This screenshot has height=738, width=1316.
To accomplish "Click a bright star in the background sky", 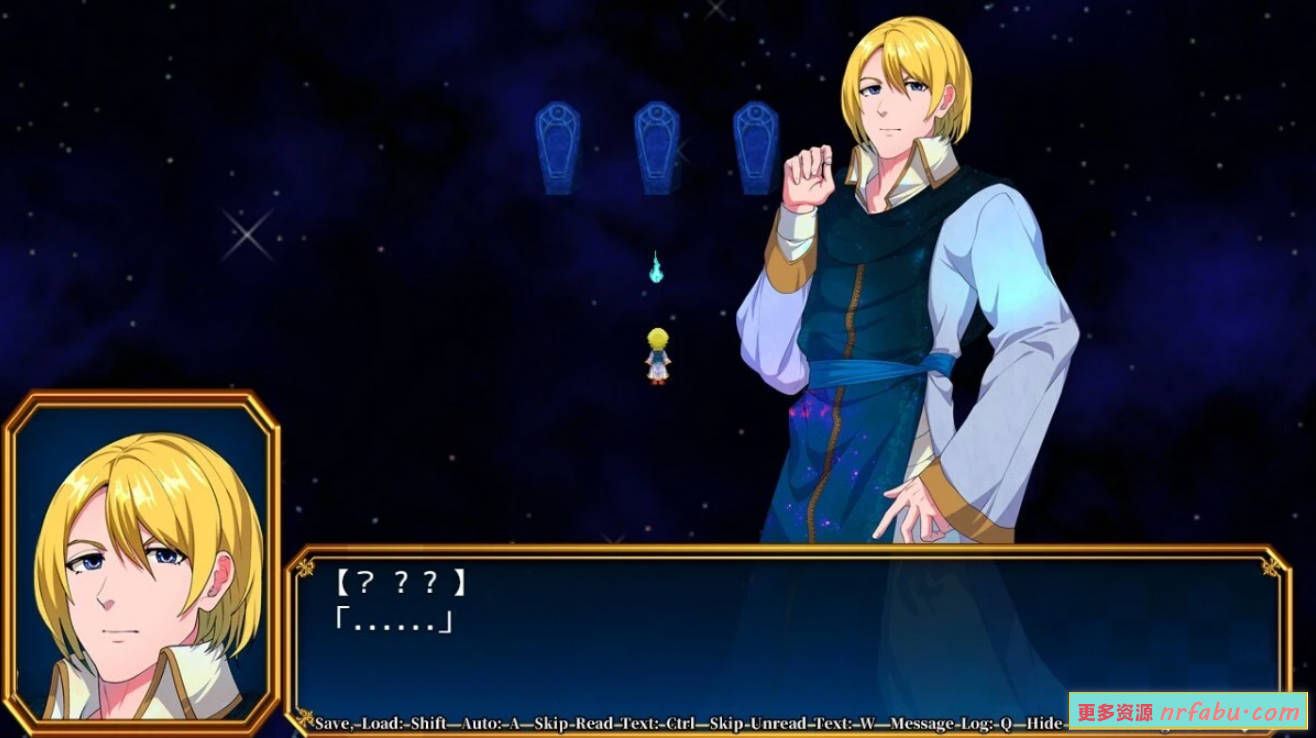I will [246, 237].
